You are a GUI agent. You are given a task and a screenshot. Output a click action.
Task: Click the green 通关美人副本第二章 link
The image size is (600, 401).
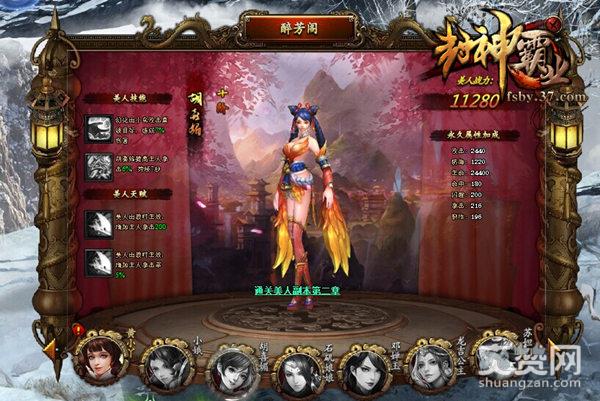[x=301, y=291]
